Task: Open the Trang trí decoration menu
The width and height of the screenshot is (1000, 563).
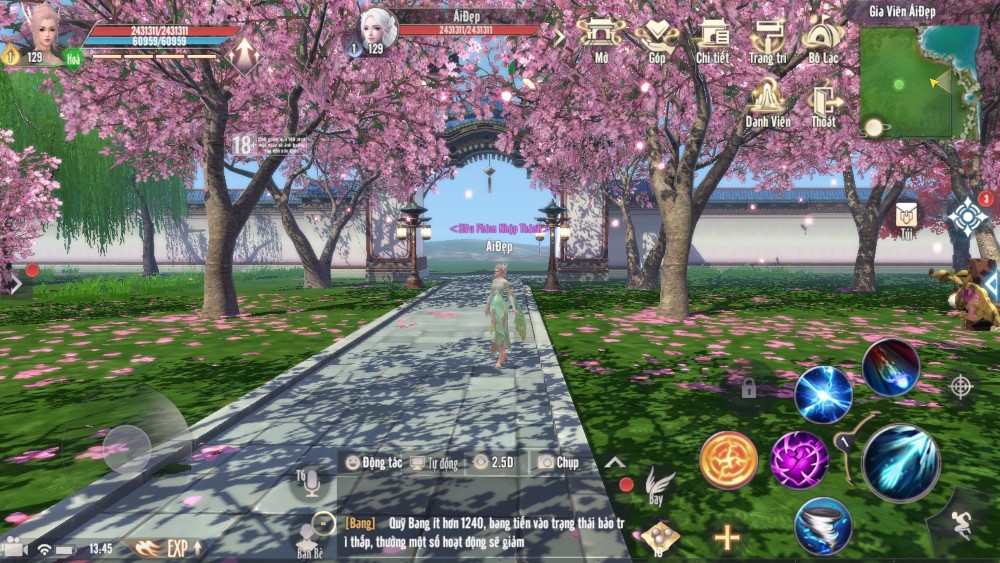Action: pyautogui.click(x=768, y=36)
